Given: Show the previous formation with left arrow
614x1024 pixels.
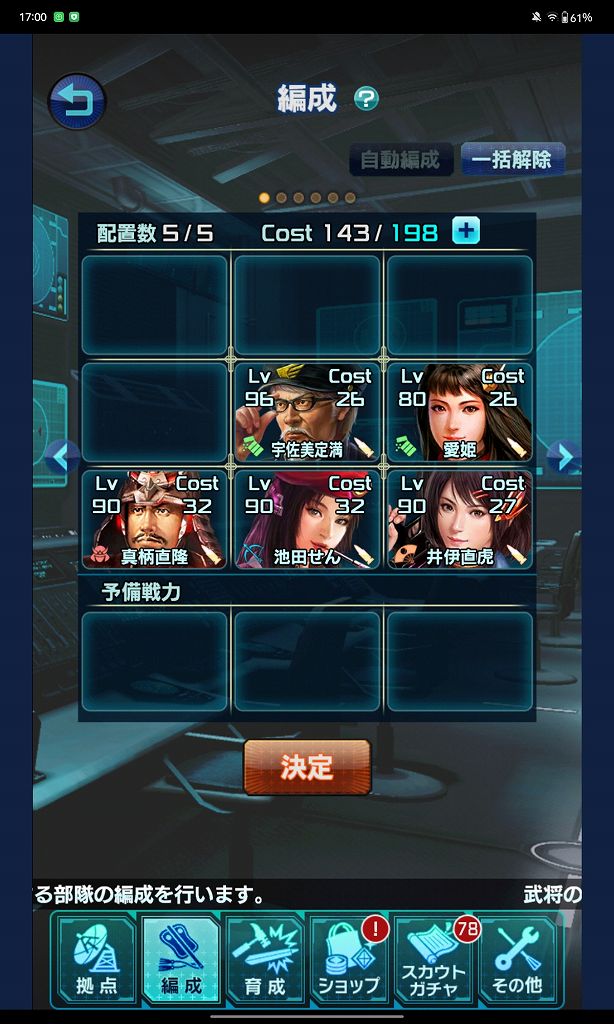Looking at the screenshot, I should pyautogui.click(x=62, y=458).
